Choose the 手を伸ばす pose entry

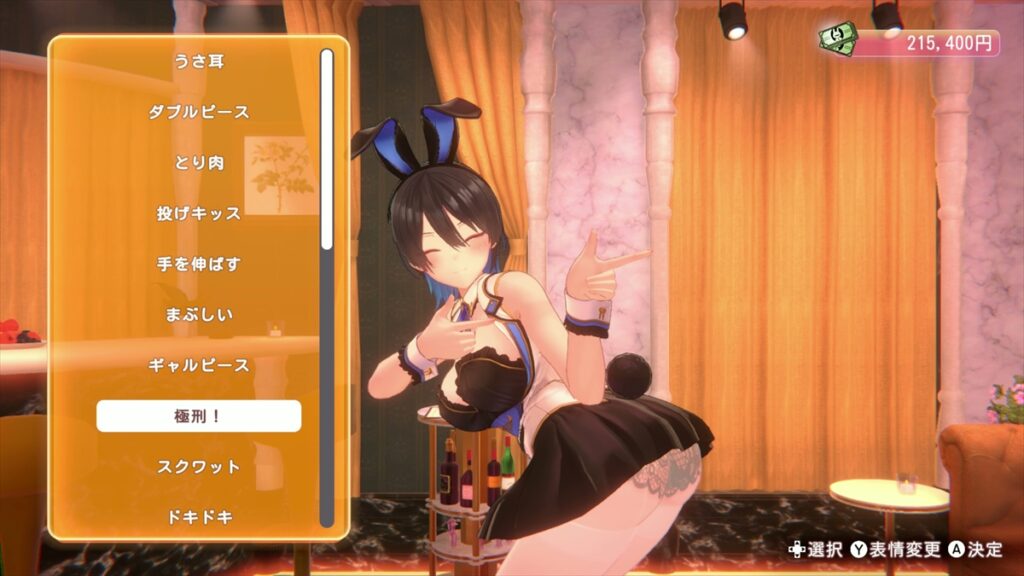[198, 264]
